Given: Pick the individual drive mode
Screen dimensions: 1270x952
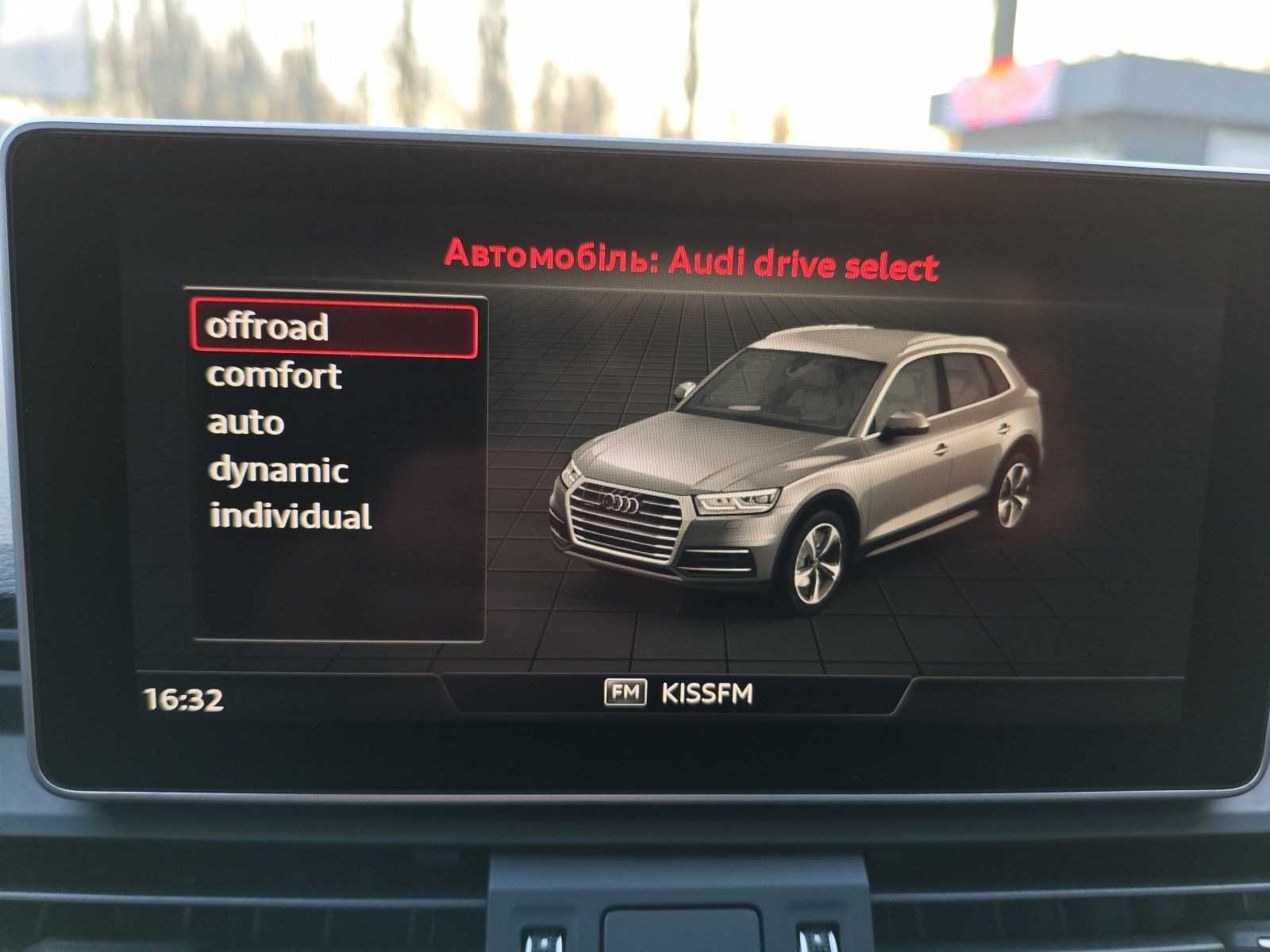Looking at the screenshot, I should click(290, 516).
